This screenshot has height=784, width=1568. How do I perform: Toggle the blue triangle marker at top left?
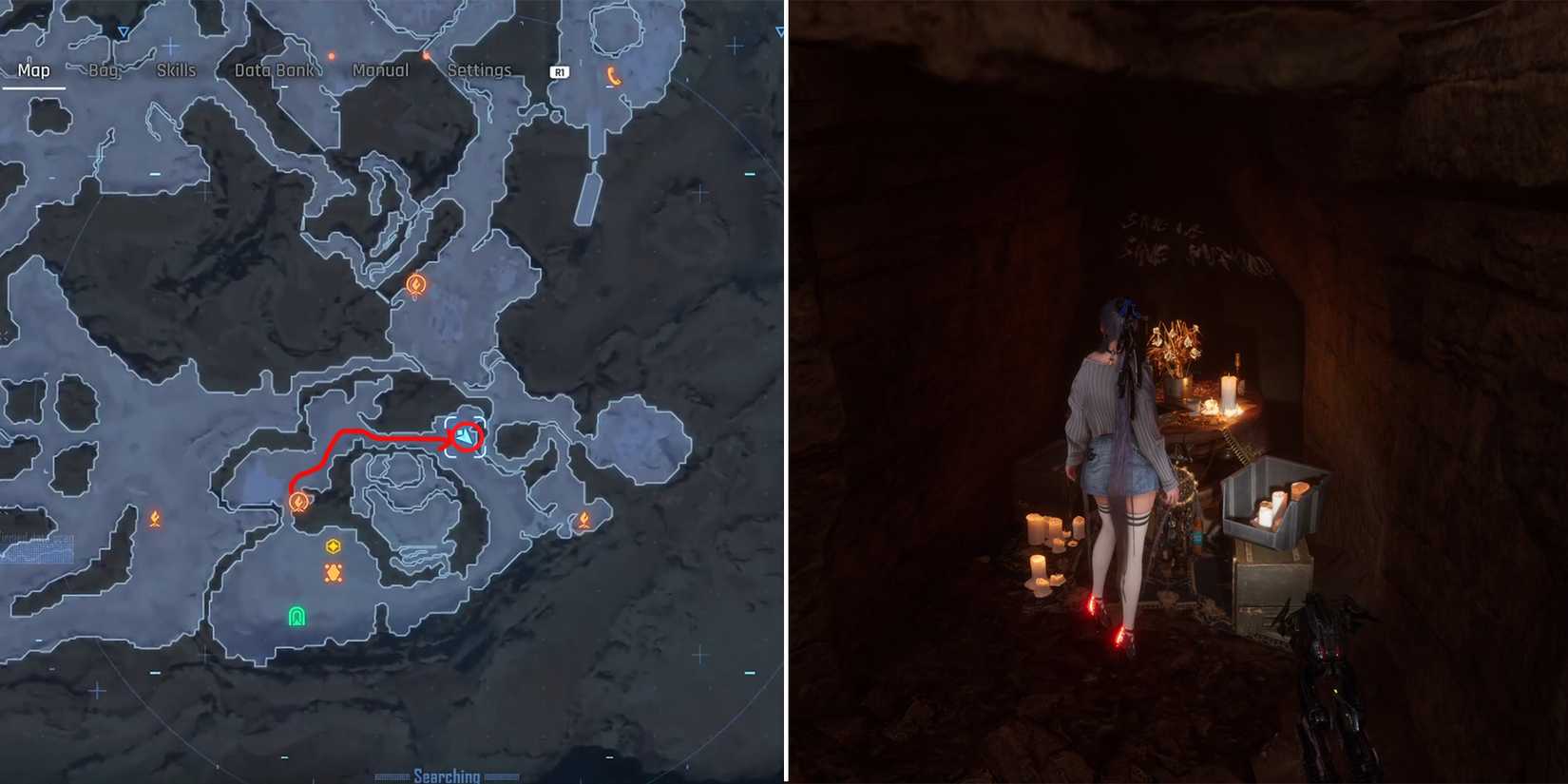pos(124,31)
